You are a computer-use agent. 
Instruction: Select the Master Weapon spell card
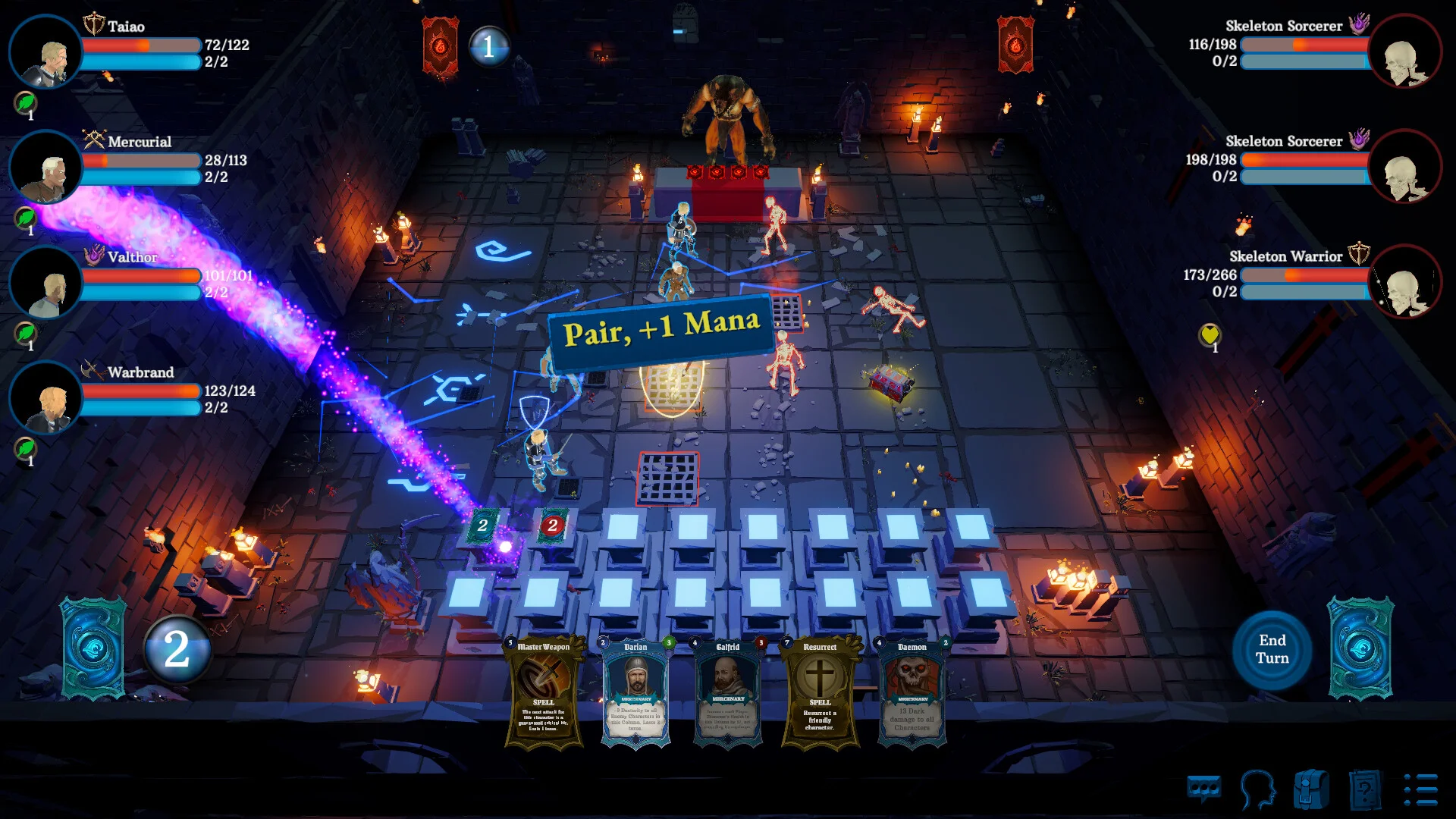tap(544, 692)
